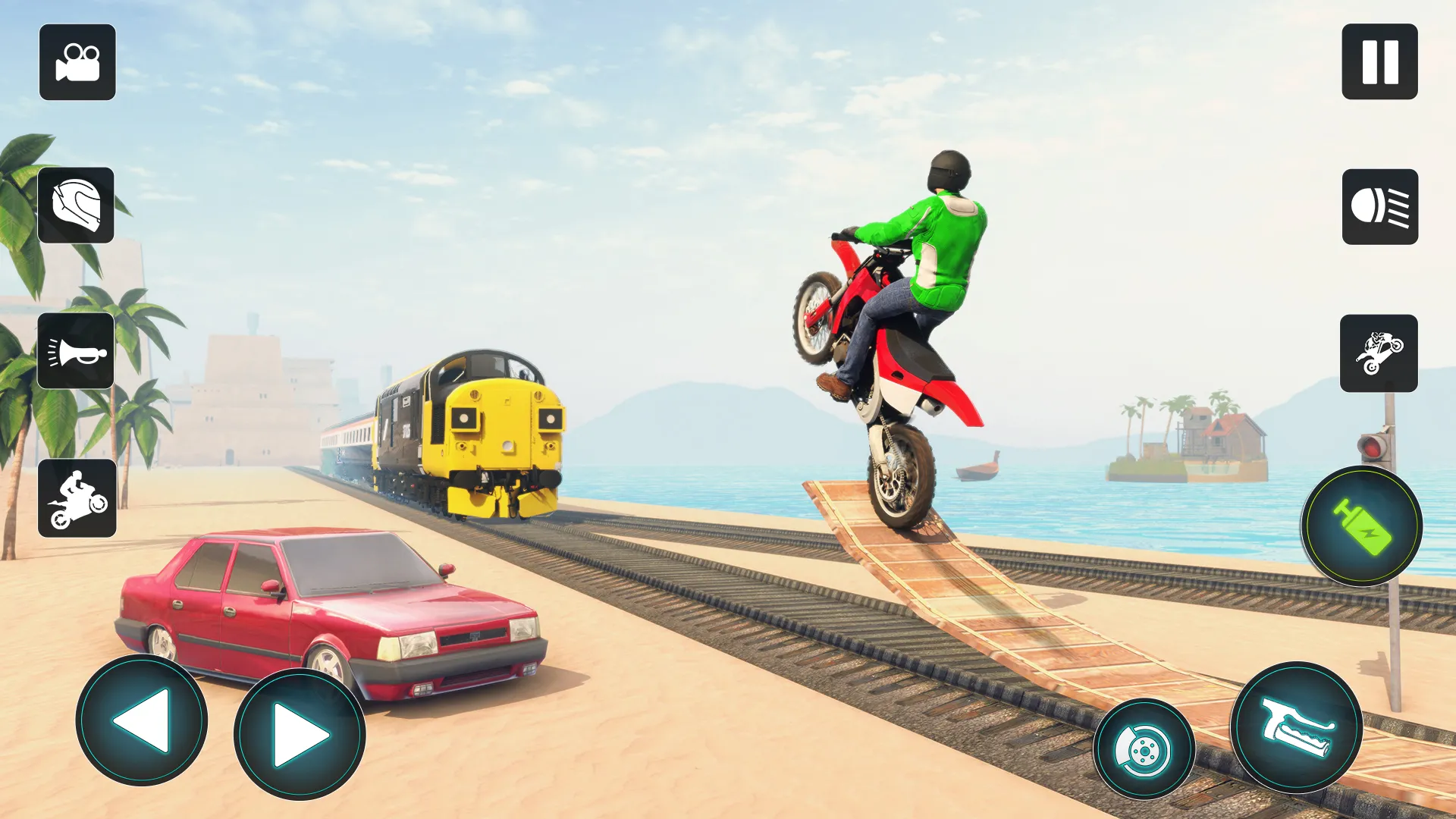This screenshot has width=1456, height=819.
Task: Activate the wheelie stunt icon
Action: (x=1378, y=354)
